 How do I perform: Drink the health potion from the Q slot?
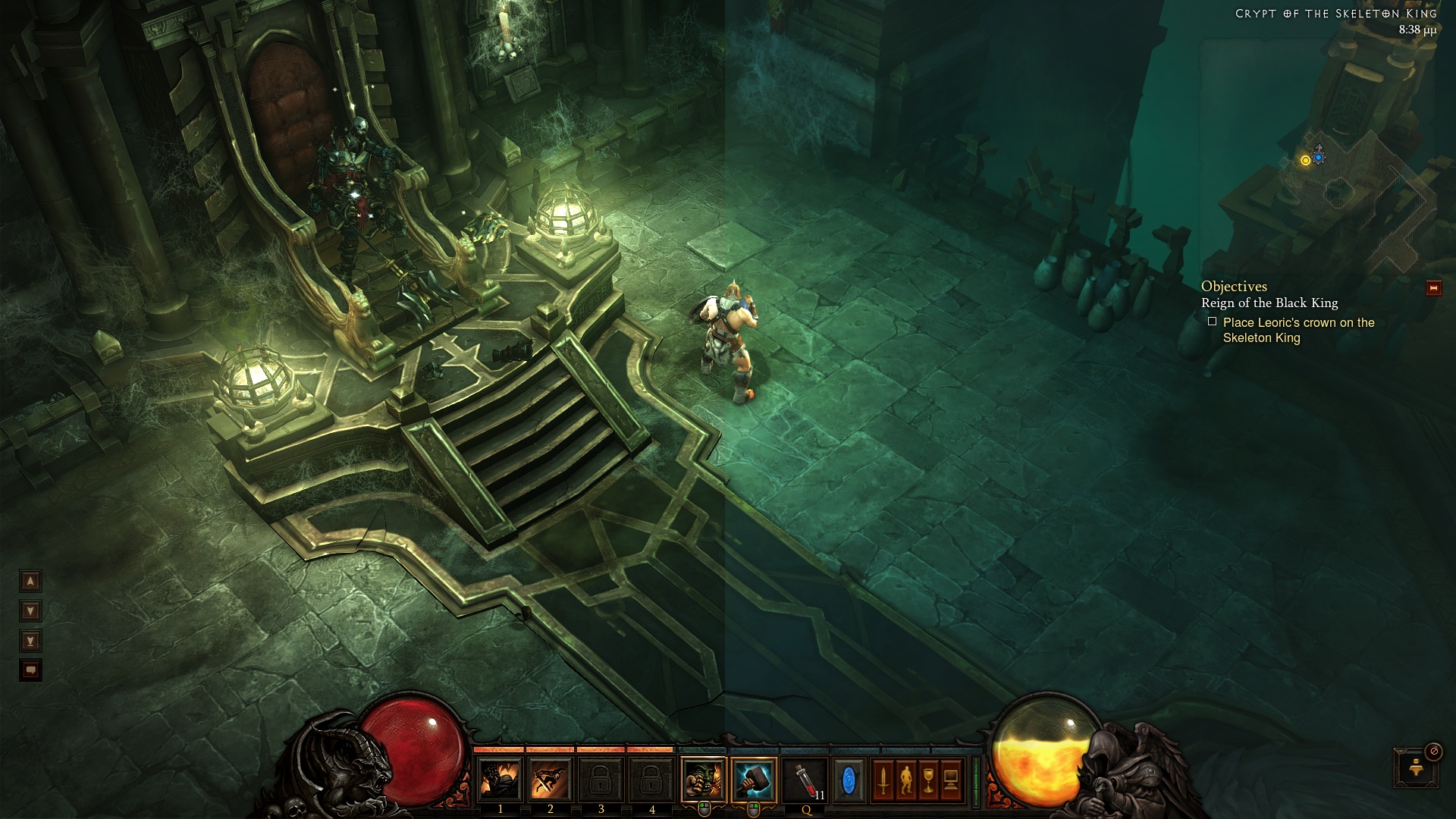click(806, 780)
